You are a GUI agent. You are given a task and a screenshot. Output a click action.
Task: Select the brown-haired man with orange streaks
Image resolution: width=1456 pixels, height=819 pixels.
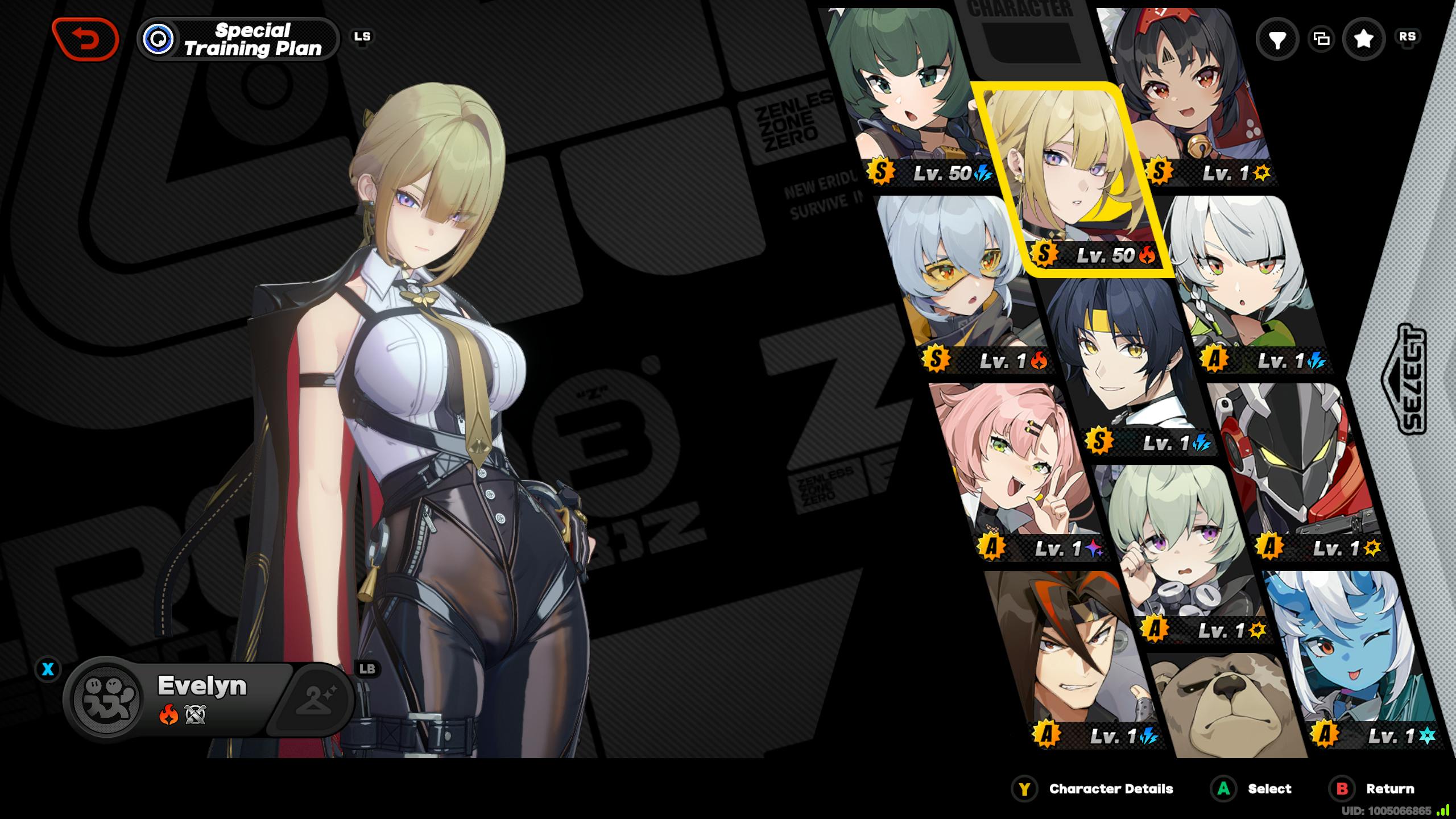pyautogui.click(x=1069, y=654)
